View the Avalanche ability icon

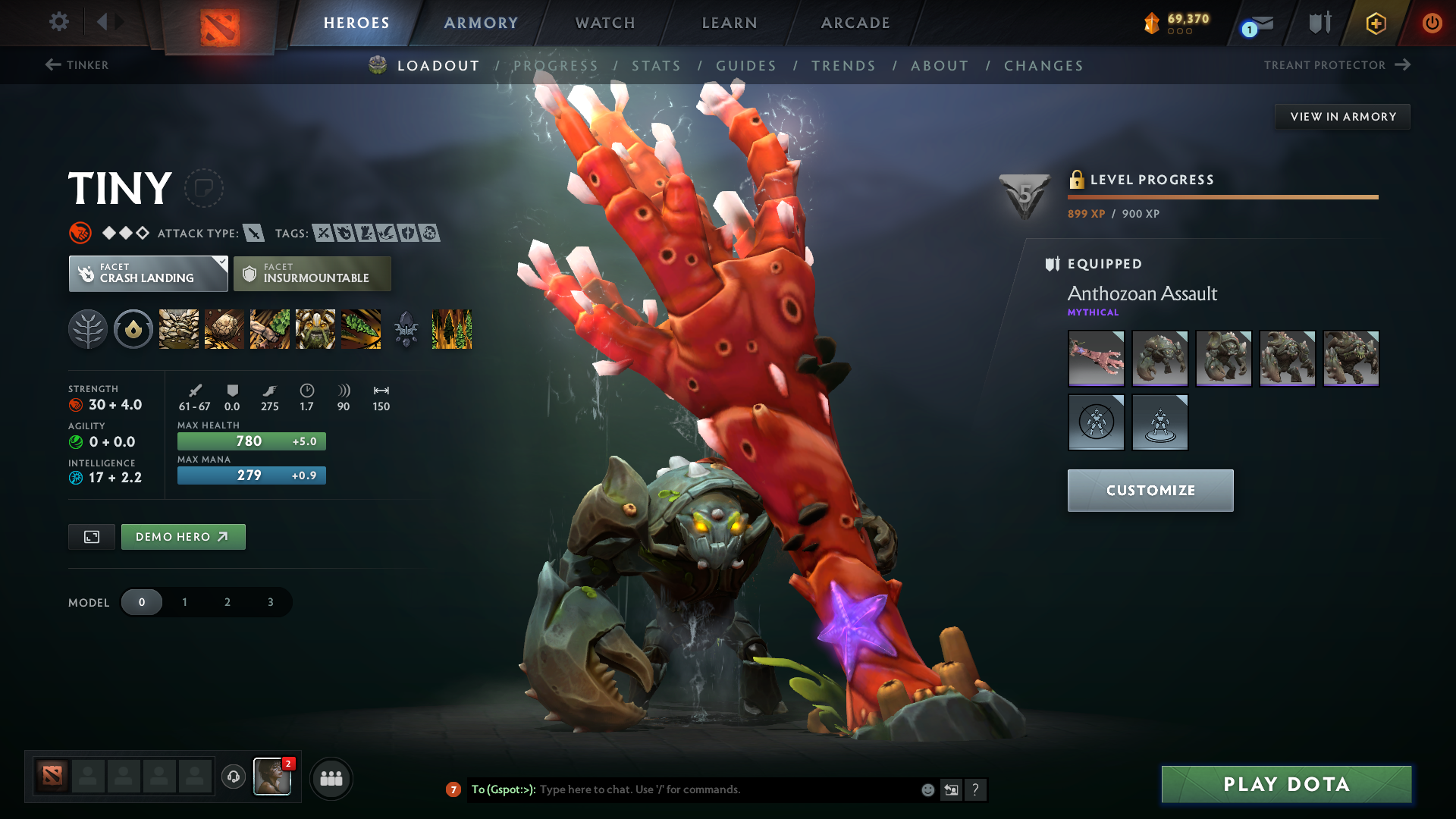coord(178,329)
